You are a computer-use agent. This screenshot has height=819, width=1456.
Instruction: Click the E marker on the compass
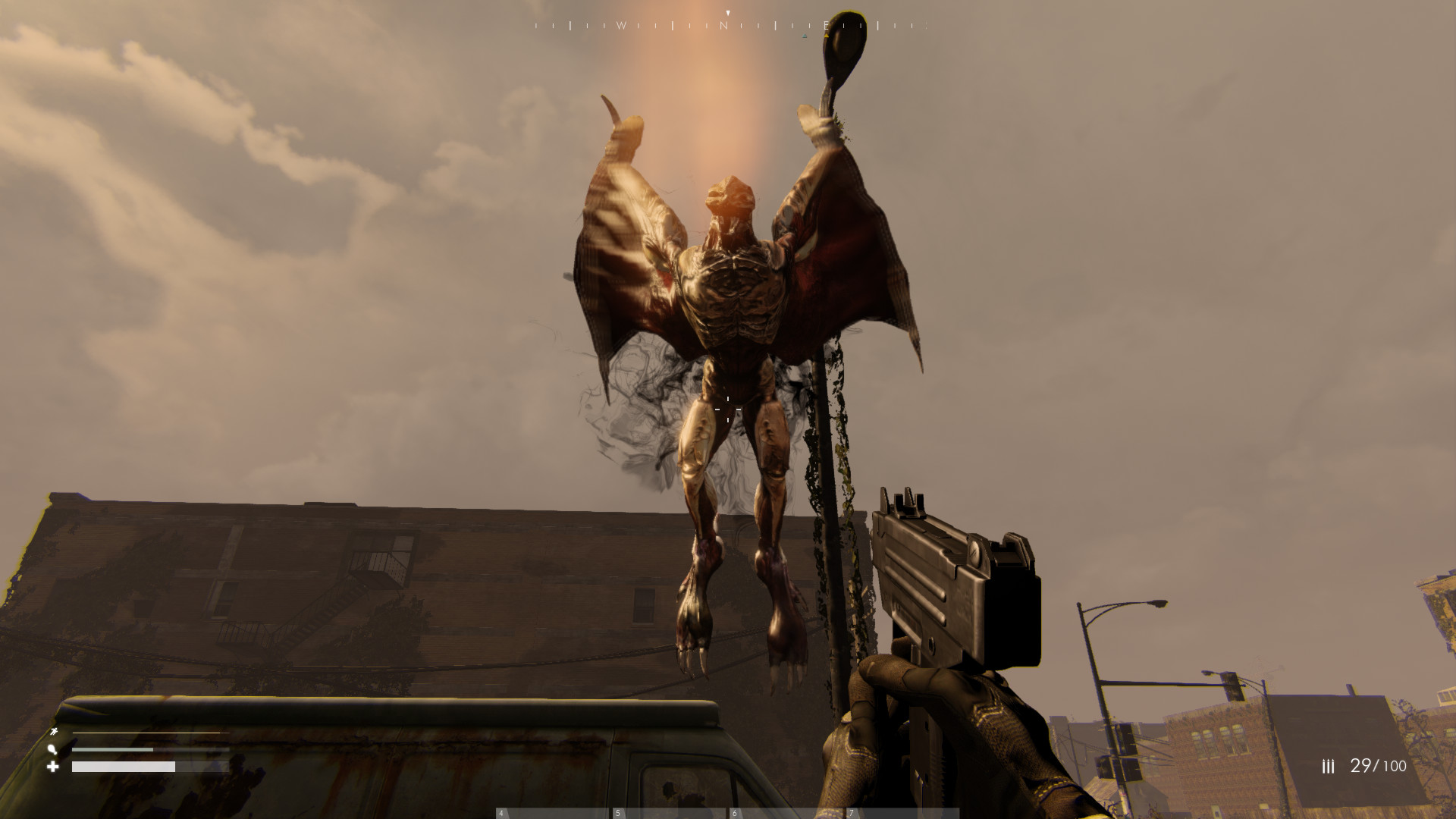(827, 24)
